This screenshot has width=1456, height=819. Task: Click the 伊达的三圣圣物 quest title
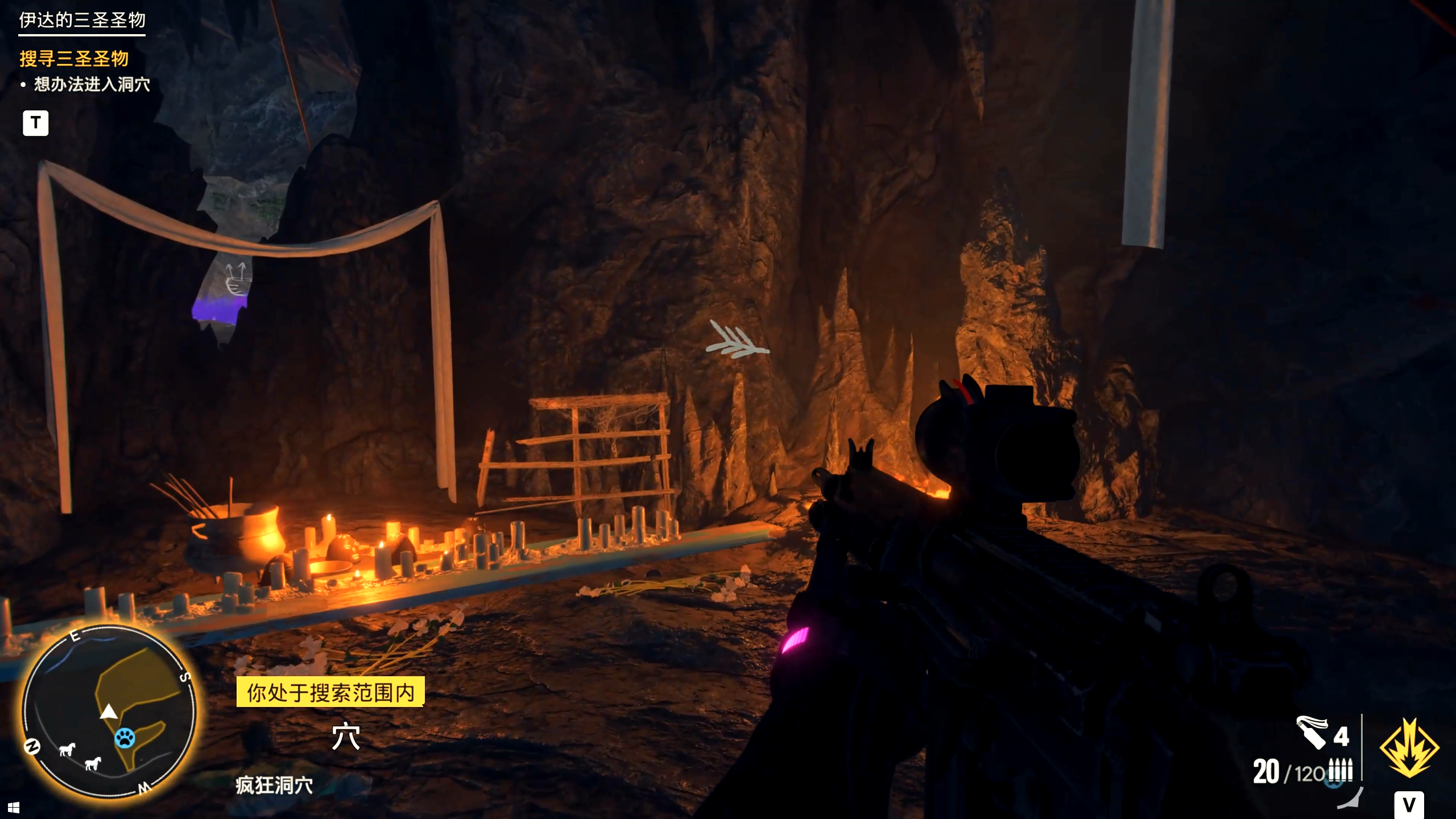[x=82, y=20]
